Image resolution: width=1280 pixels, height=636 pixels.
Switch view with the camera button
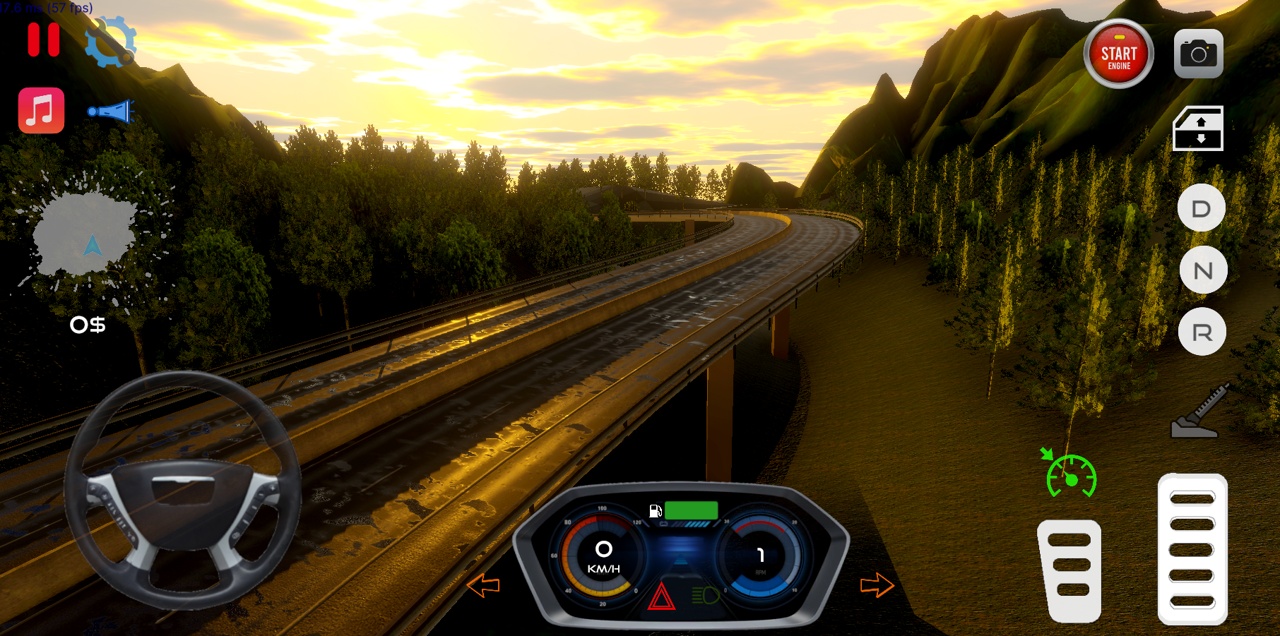tap(1198, 54)
